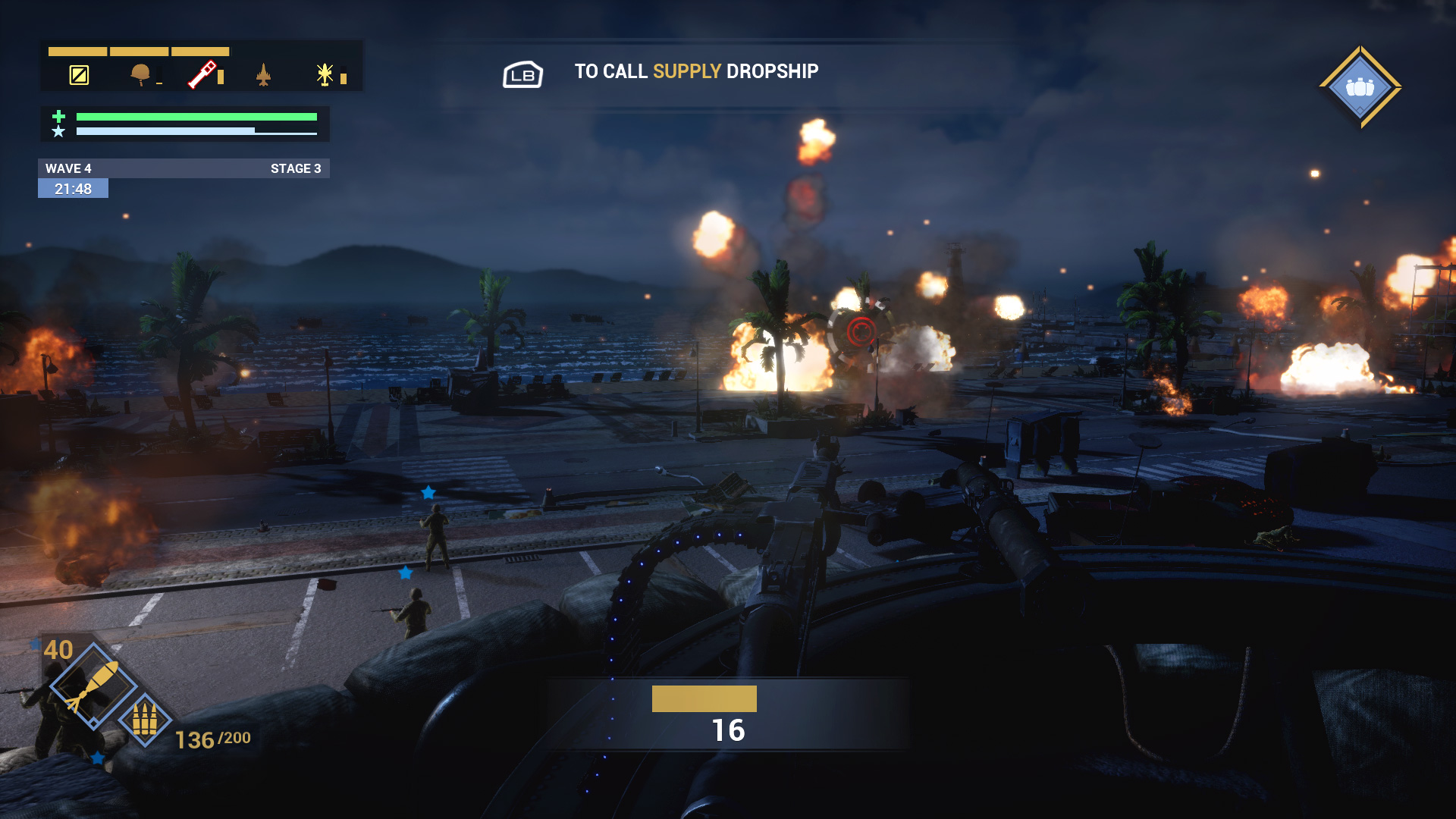
Task: Choose the three bullets ammo diamond
Action: pyautogui.click(x=145, y=720)
